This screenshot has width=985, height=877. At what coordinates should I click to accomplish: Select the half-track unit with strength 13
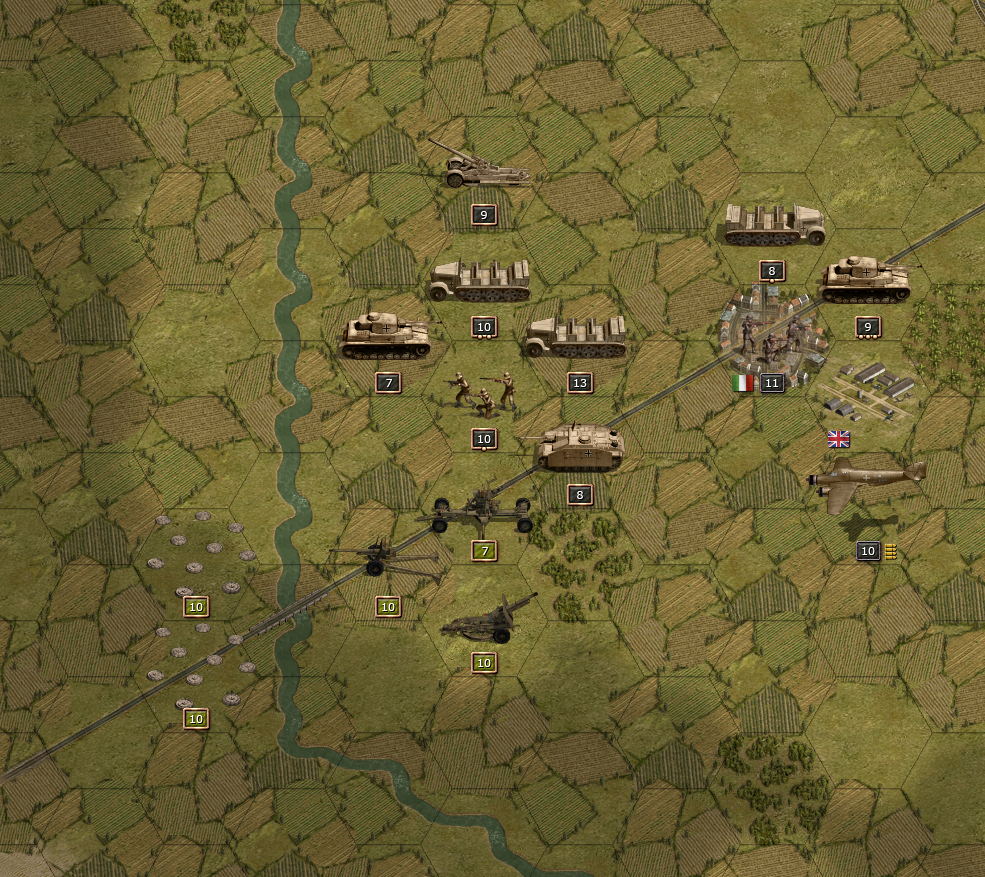pos(577,337)
